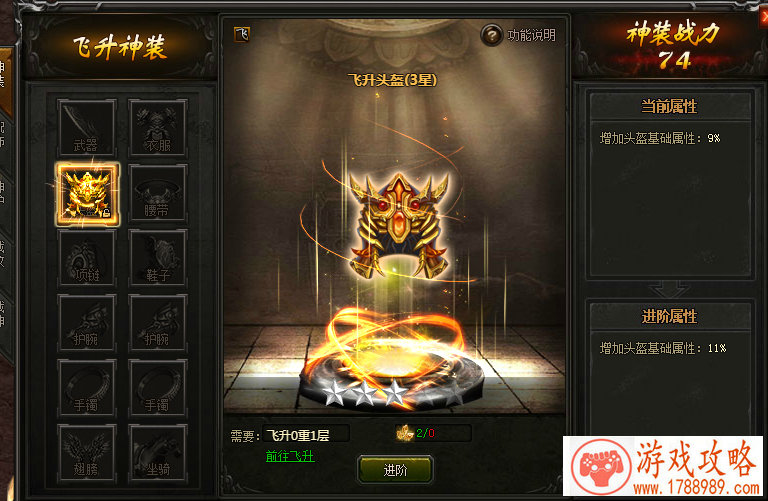Image resolution: width=768 pixels, height=501 pixels.
Task: Choose the 鞋子 shoes slot
Action: coord(157,258)
